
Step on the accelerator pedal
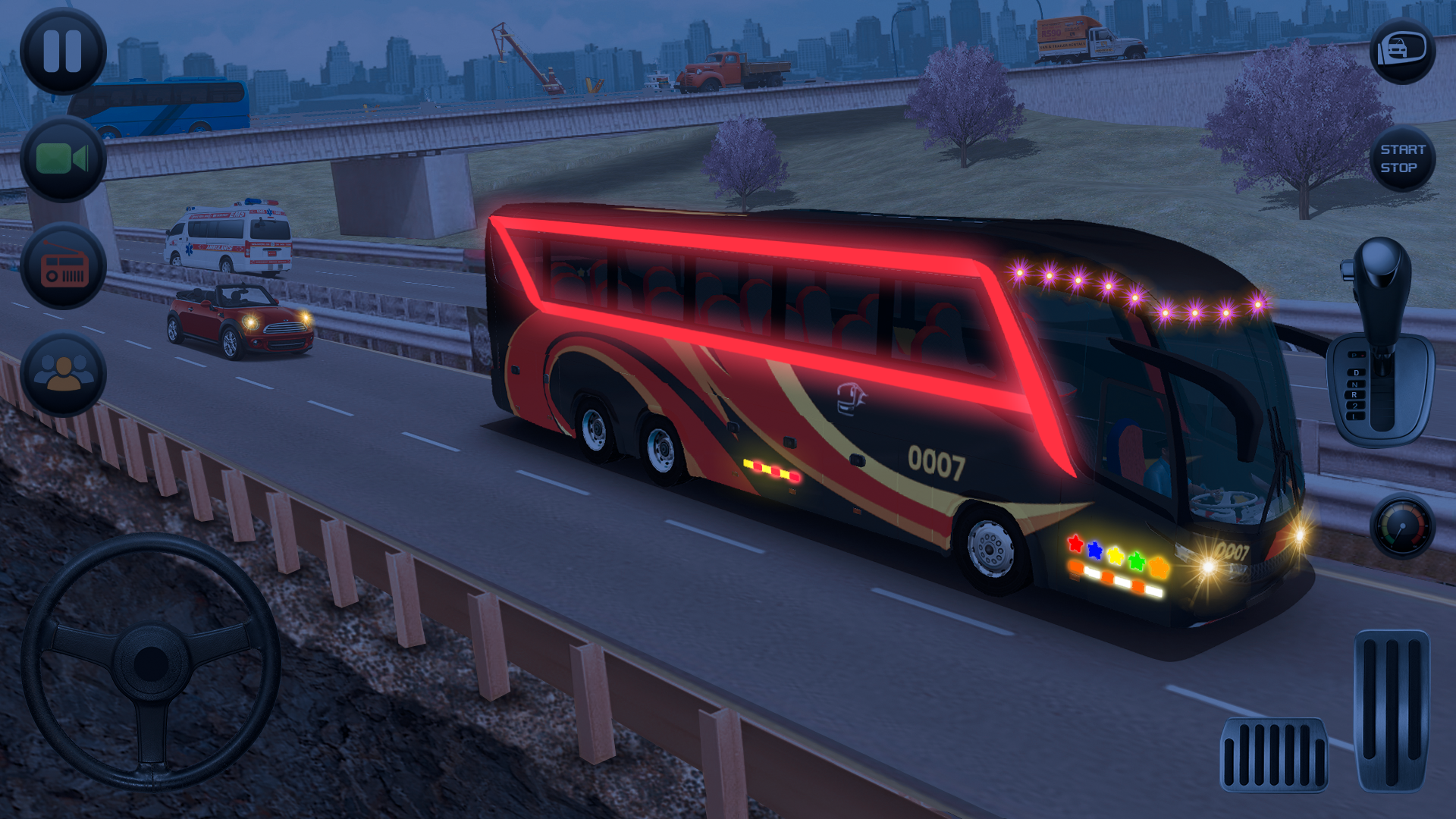pyautogui.click(x=1392, y=710)
